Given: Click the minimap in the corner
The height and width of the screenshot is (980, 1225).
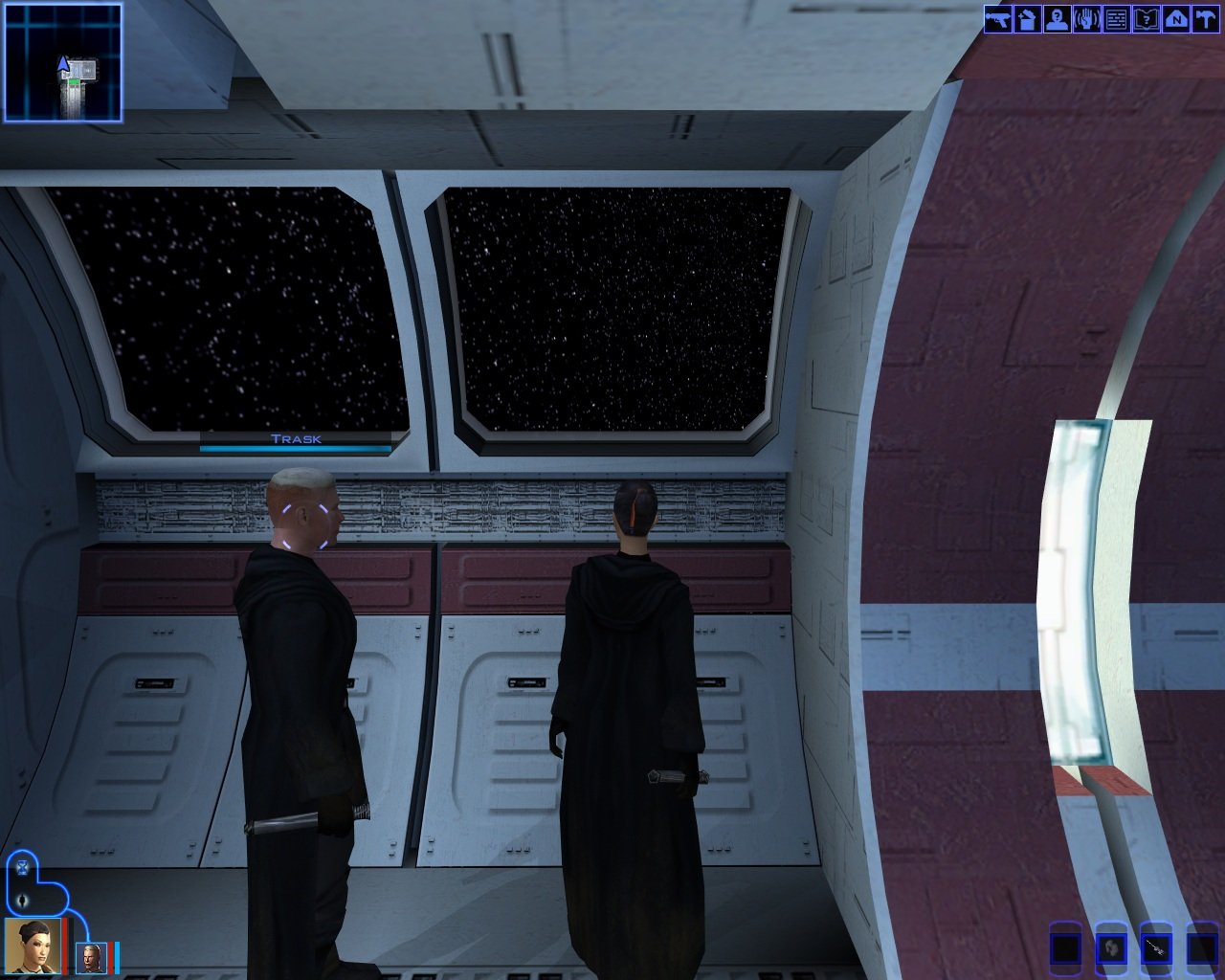Looking at the screenshot, I should [63, 62].
